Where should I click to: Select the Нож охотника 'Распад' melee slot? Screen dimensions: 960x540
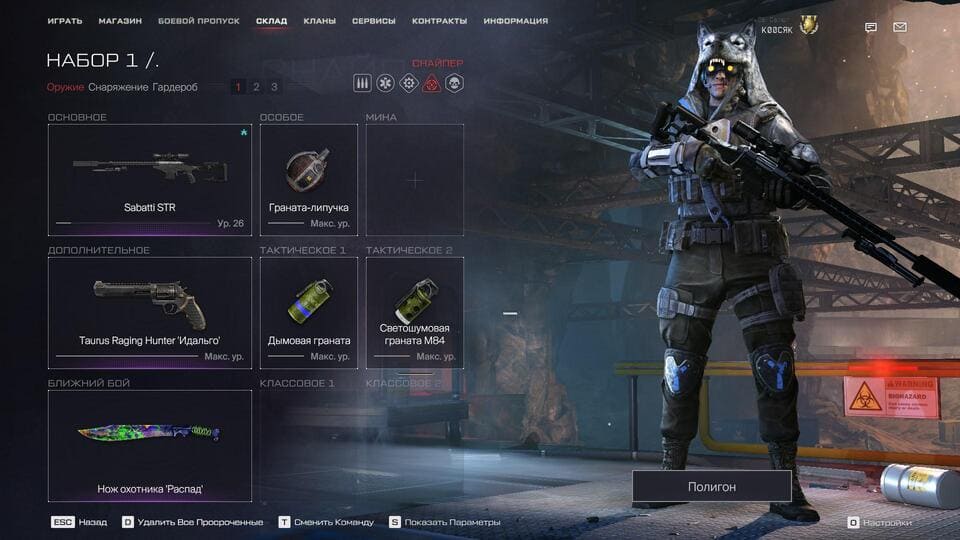click(x=149, y=445)
